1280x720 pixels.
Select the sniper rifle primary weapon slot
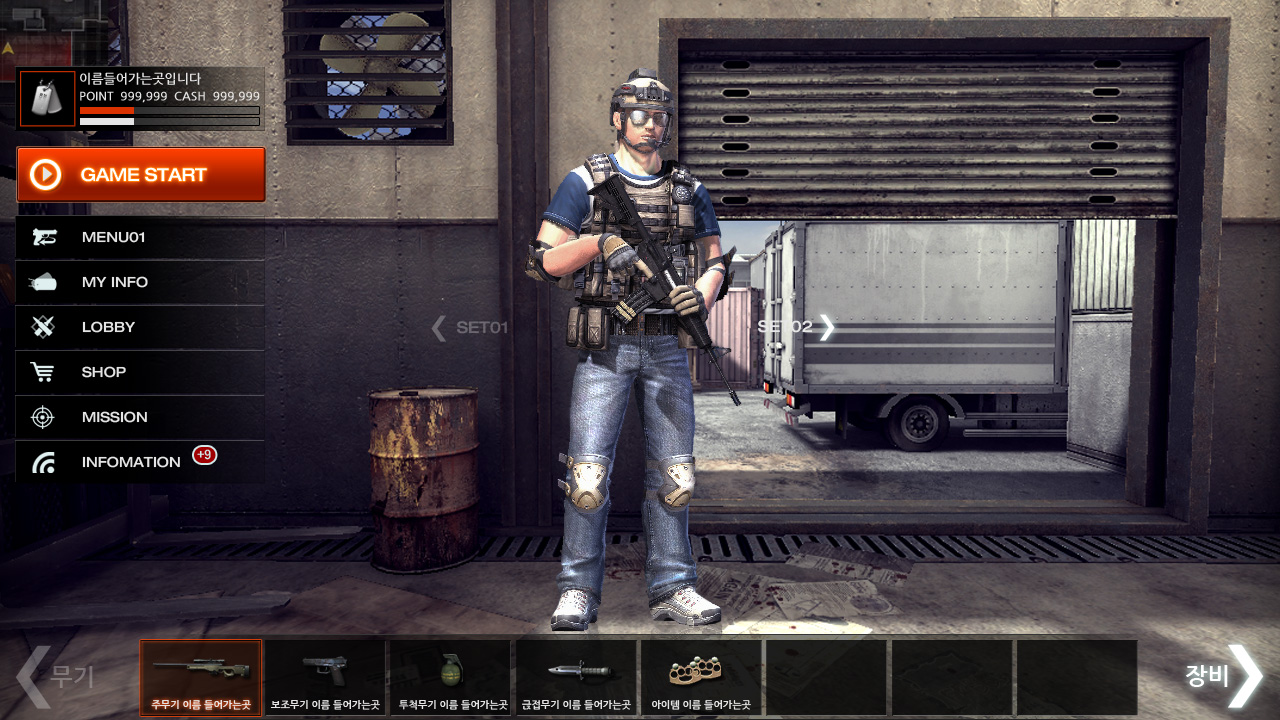(x=201, y=677)
